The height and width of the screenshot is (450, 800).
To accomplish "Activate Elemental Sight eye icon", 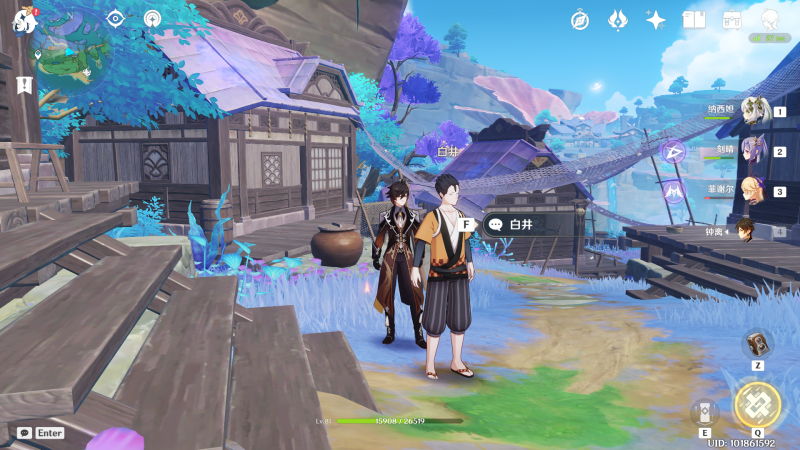I will point(115,18).
